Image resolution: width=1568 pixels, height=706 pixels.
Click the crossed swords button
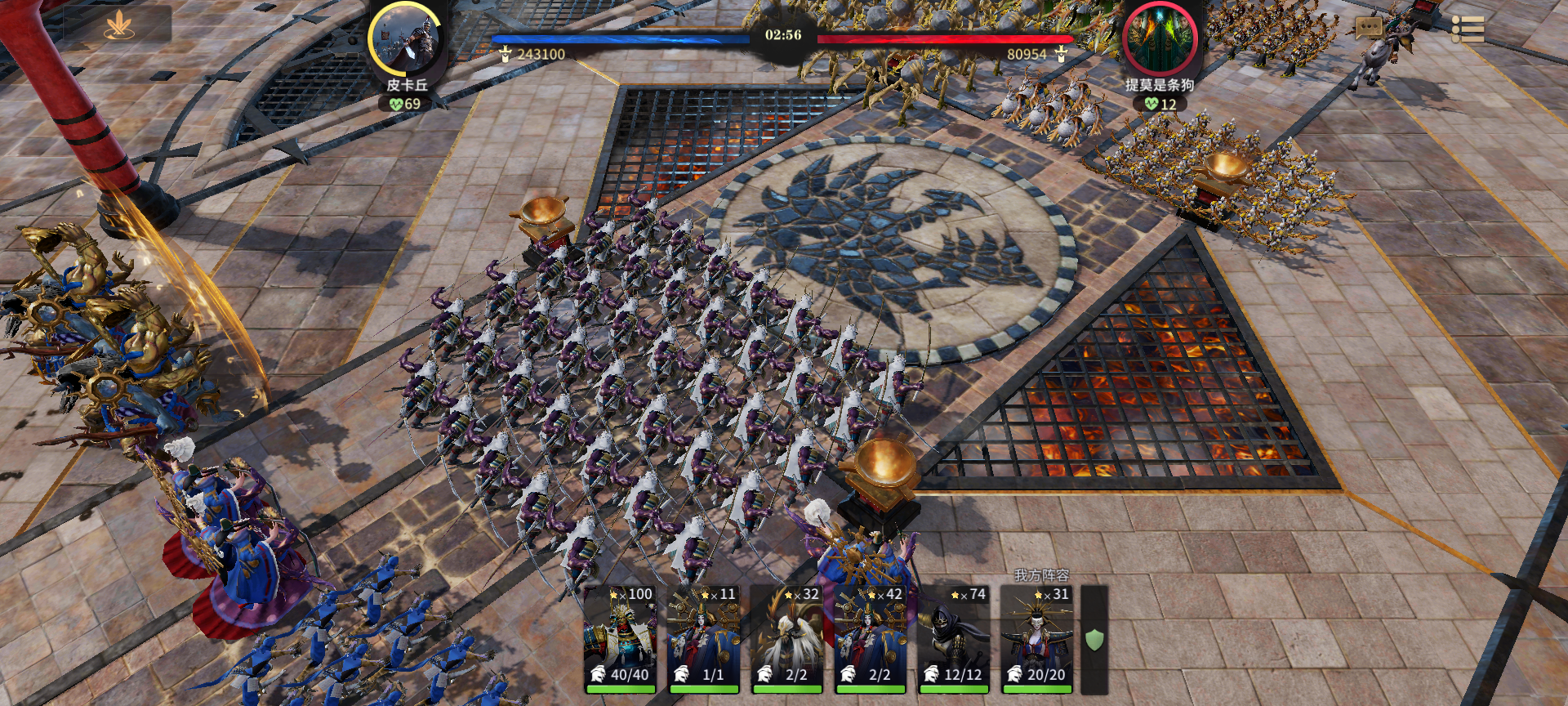click(119, 26)
